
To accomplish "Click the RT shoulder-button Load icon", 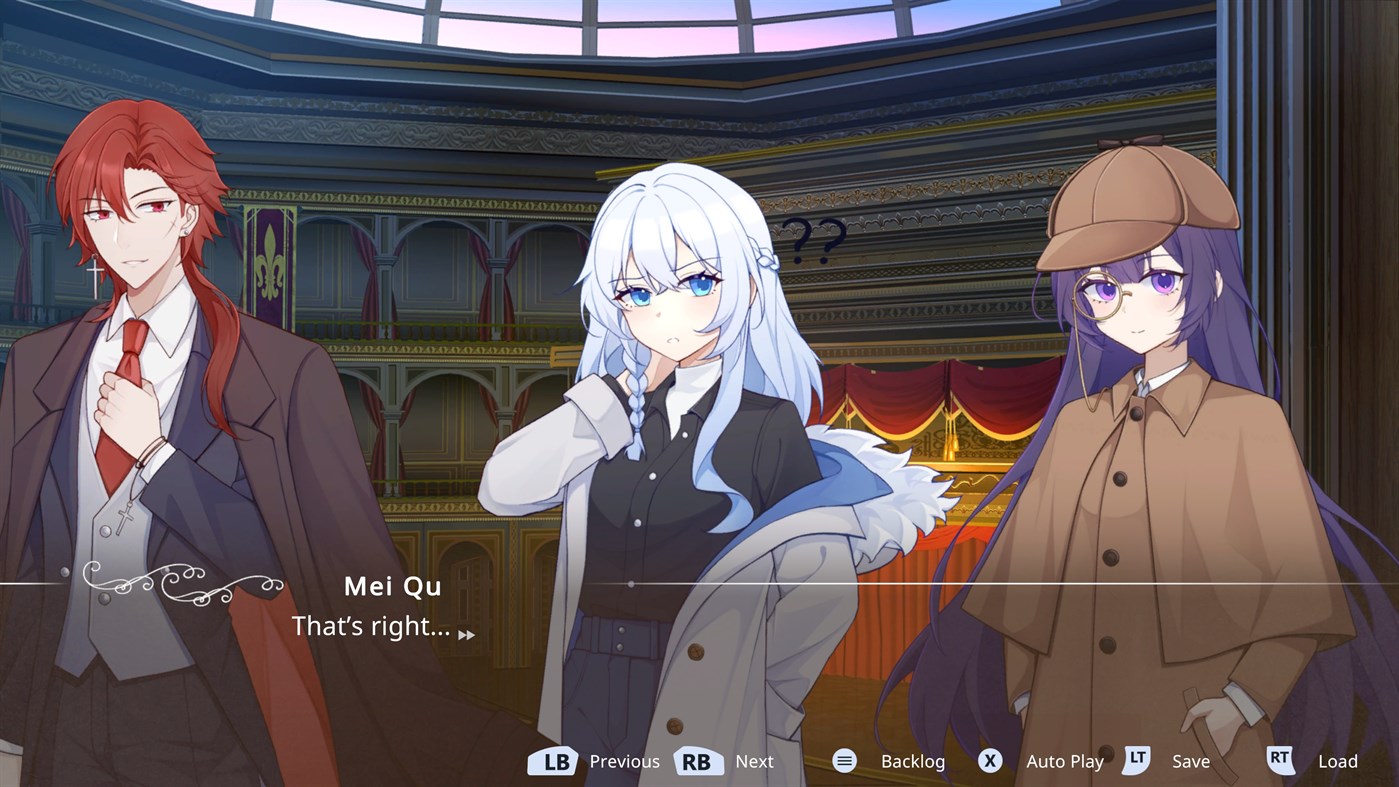I will click(x=1280, y=761).
